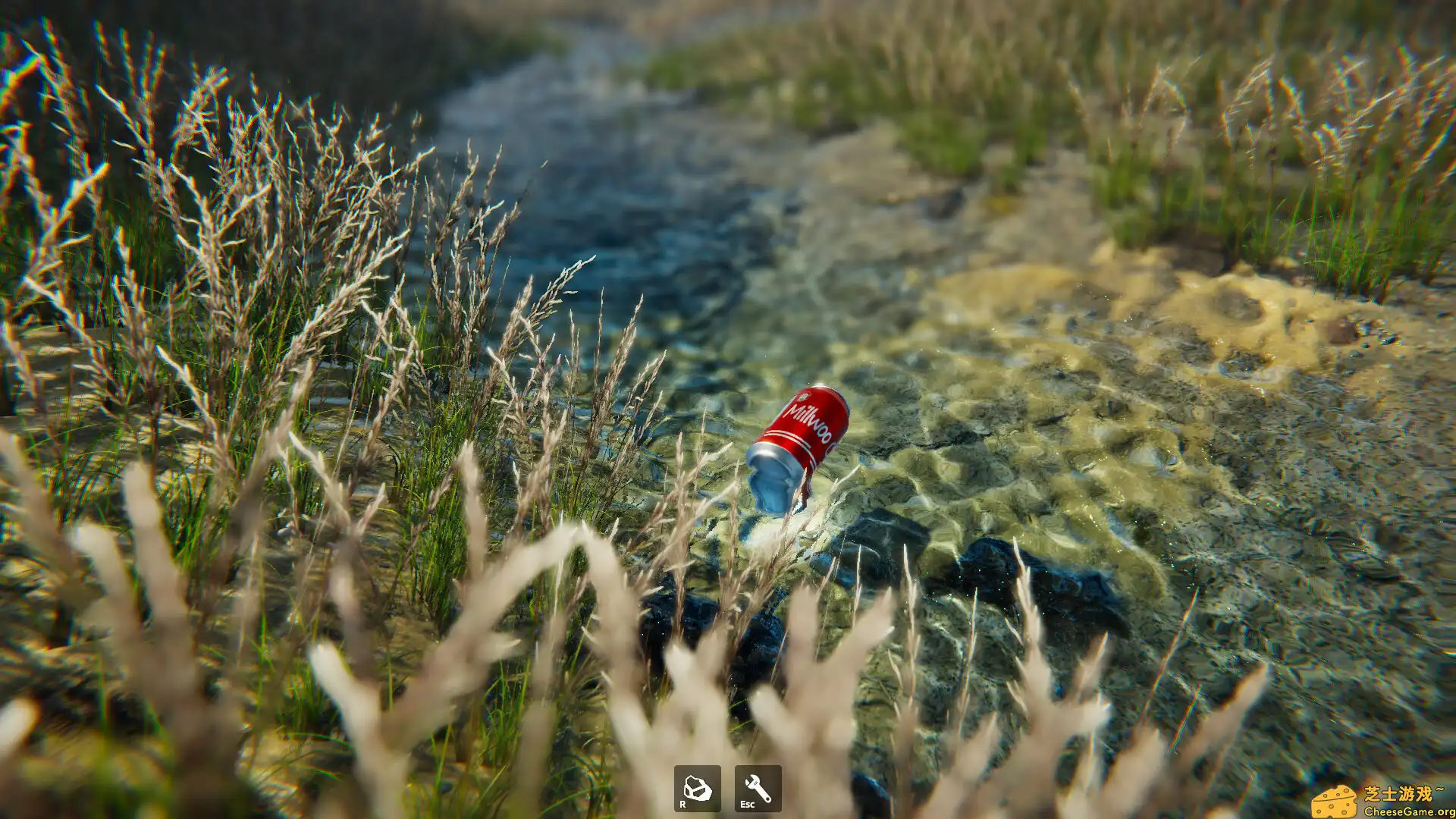Click the white stone icon above R
This screenshot has height=819, width=1456.
coord(698,786)
